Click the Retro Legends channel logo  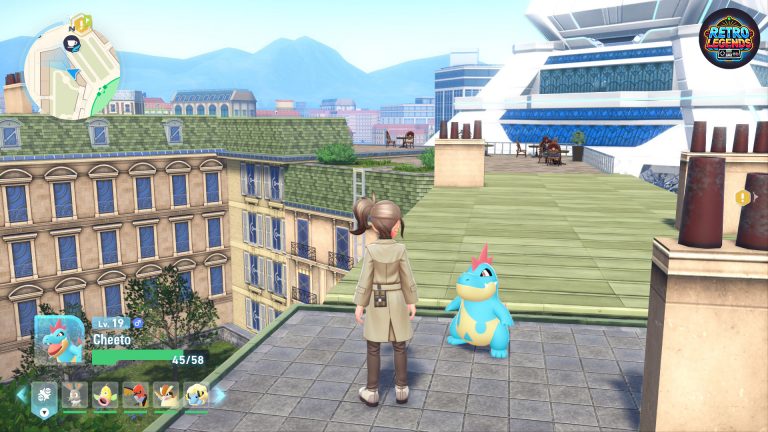tap(729, 38)
